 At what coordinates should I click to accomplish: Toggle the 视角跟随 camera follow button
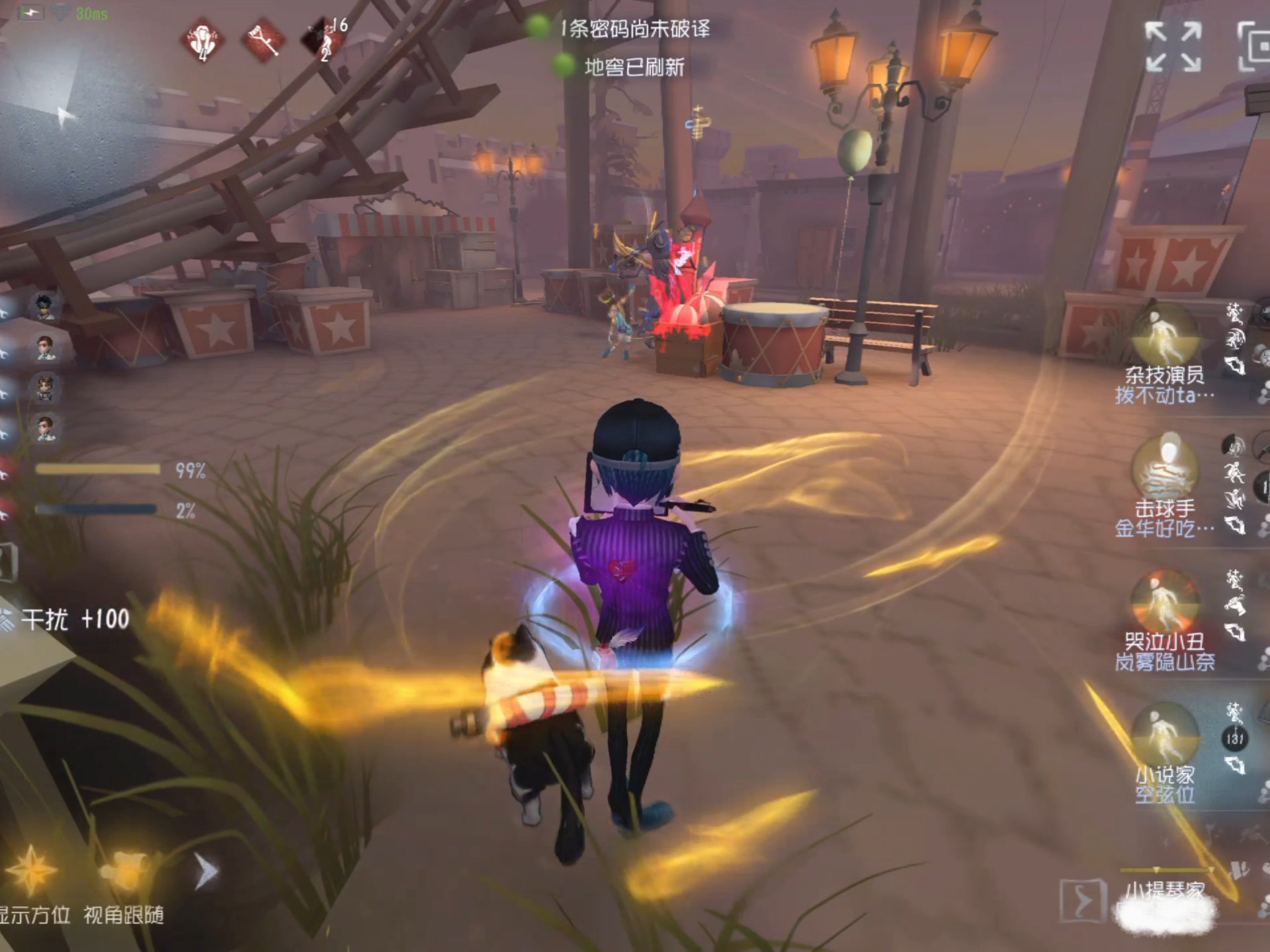(124, 871)
